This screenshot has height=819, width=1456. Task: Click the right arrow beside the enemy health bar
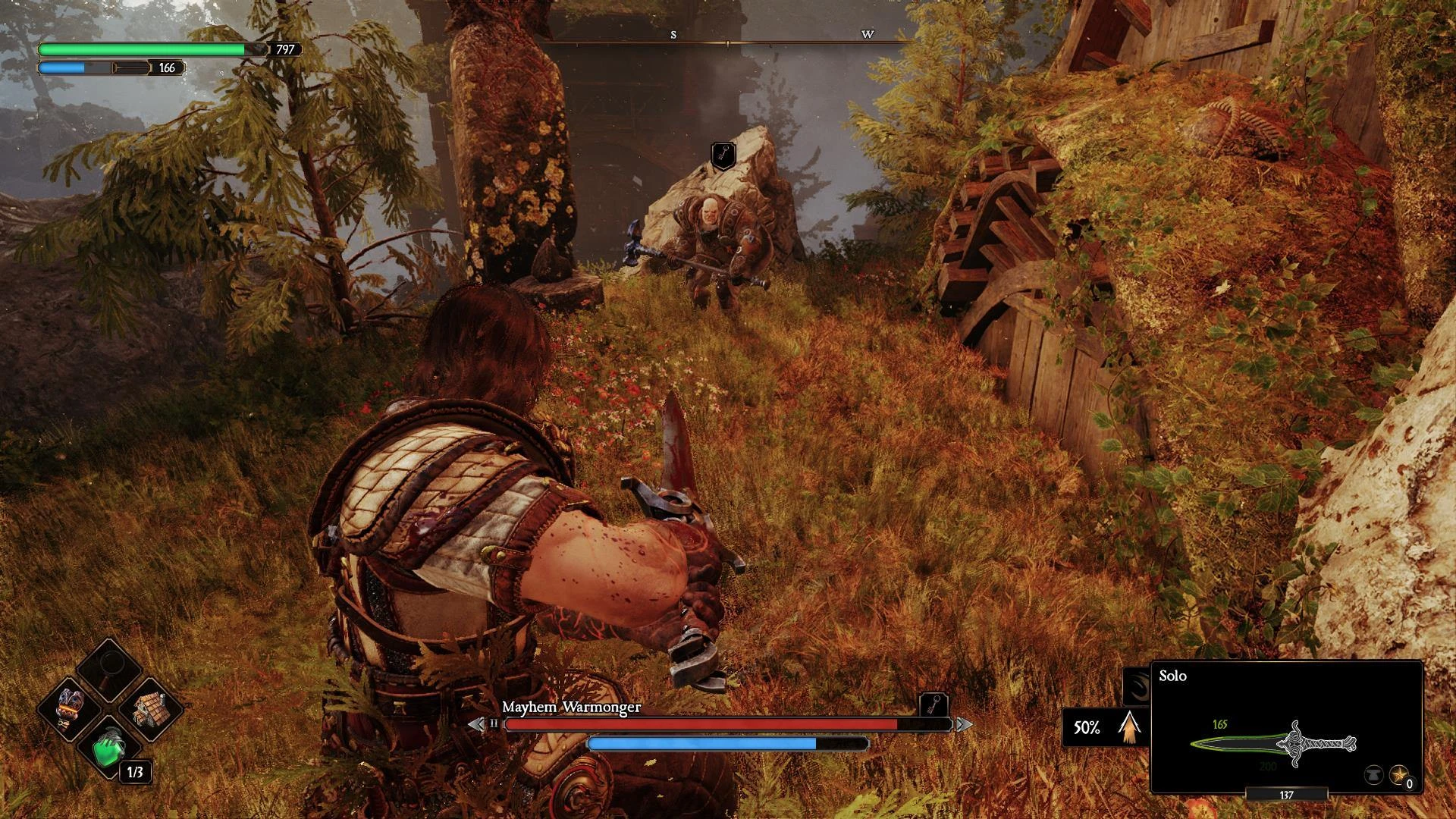coord(963,724)
